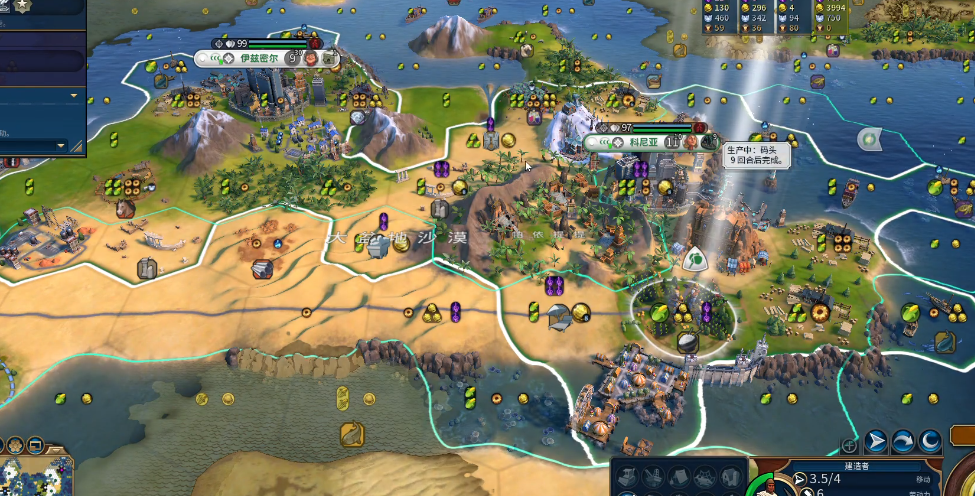Open the 伊兹密尔 city banner

pyautogui.click(x=256, y=58)
